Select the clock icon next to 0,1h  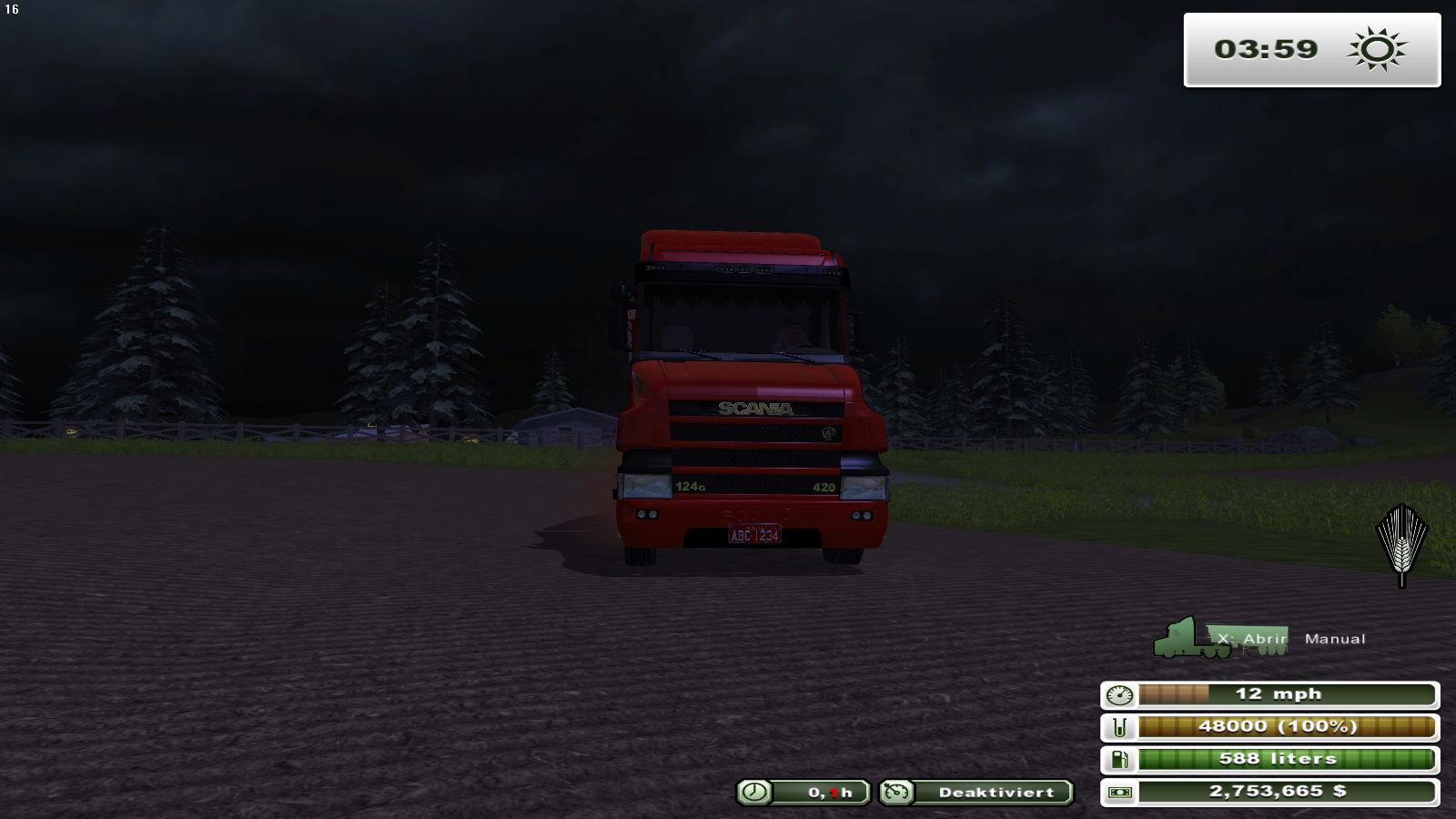tap(753, 793)
